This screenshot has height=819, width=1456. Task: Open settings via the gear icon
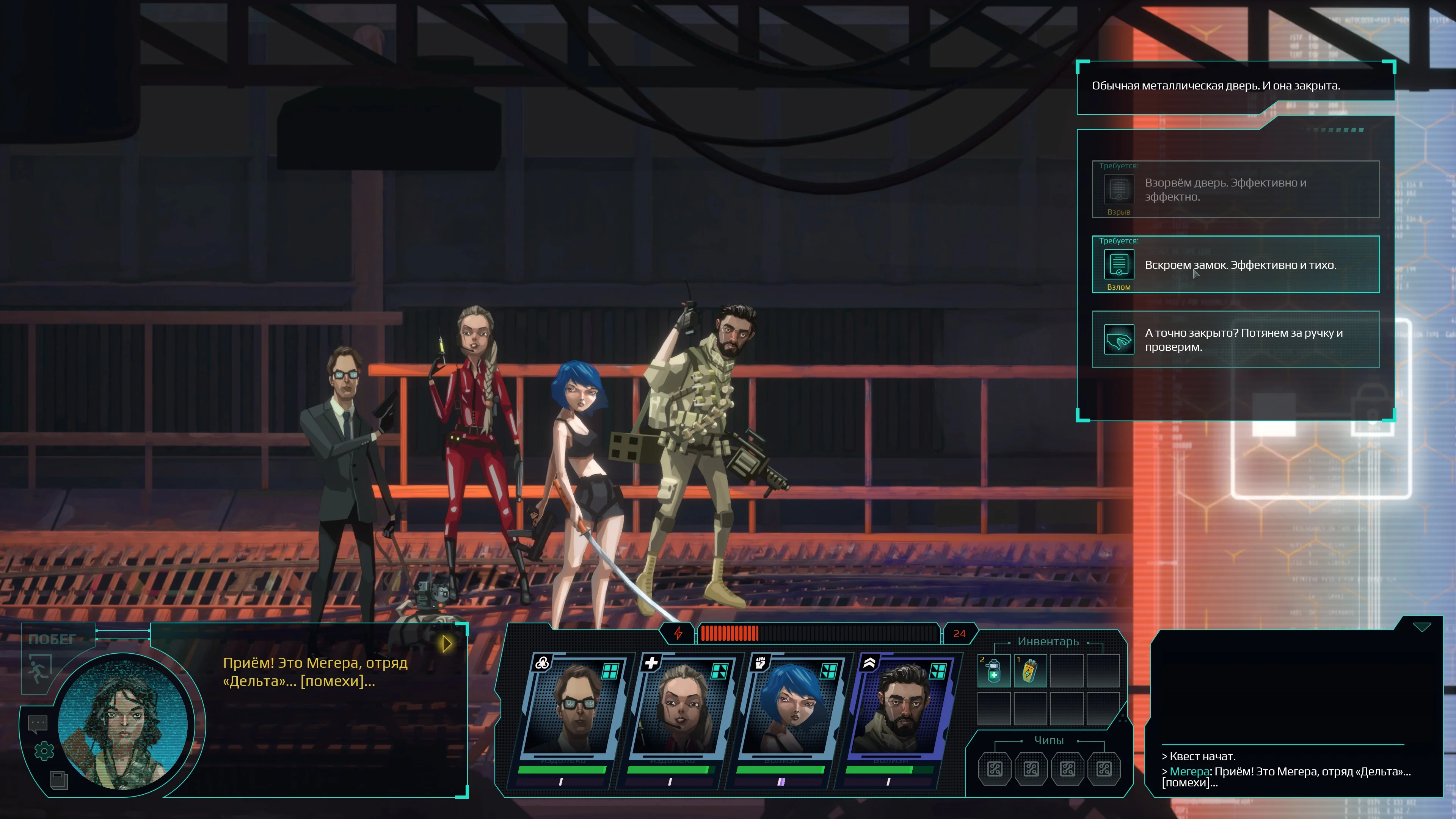click(44, 751)
